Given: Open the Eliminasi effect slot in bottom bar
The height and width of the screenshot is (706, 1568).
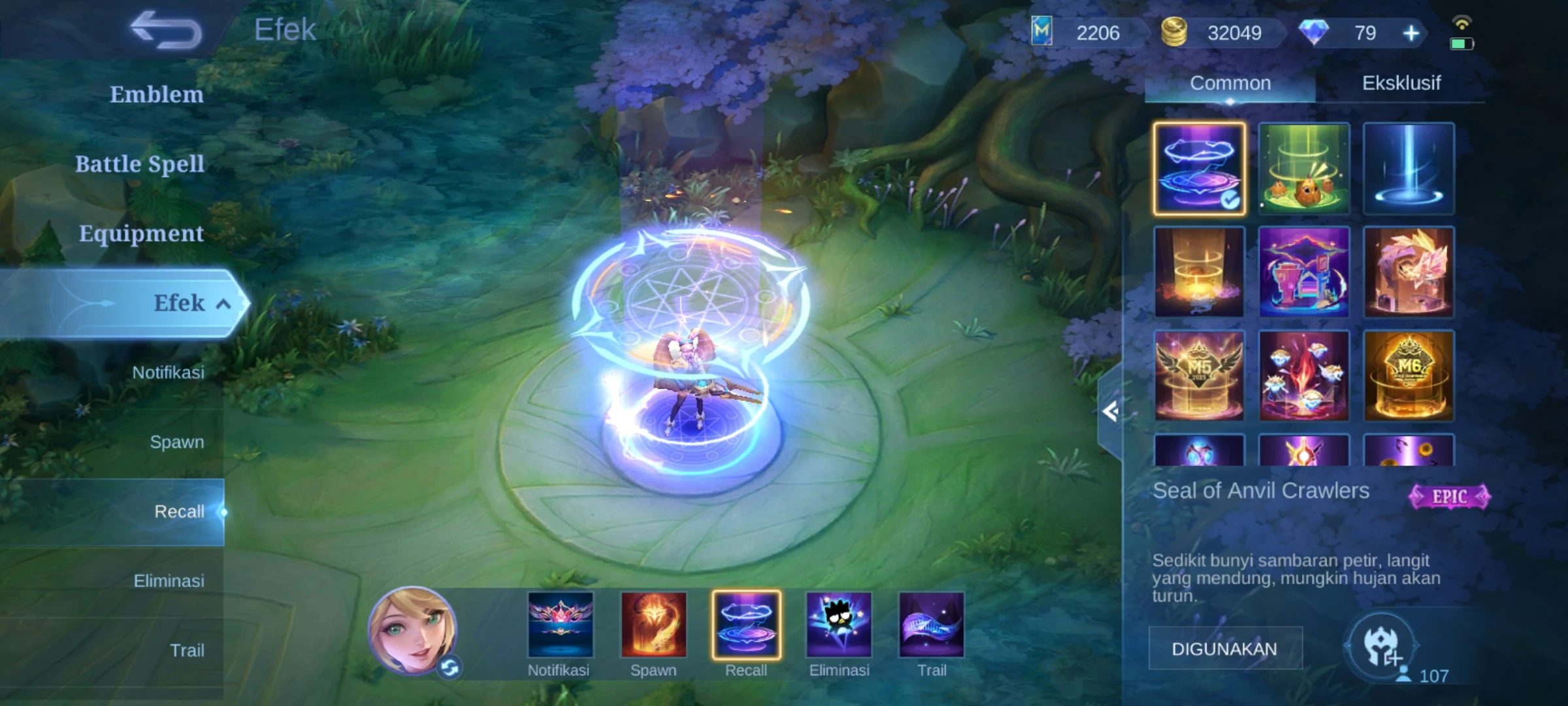Looking at the screenshot, I should pos(839,626).
